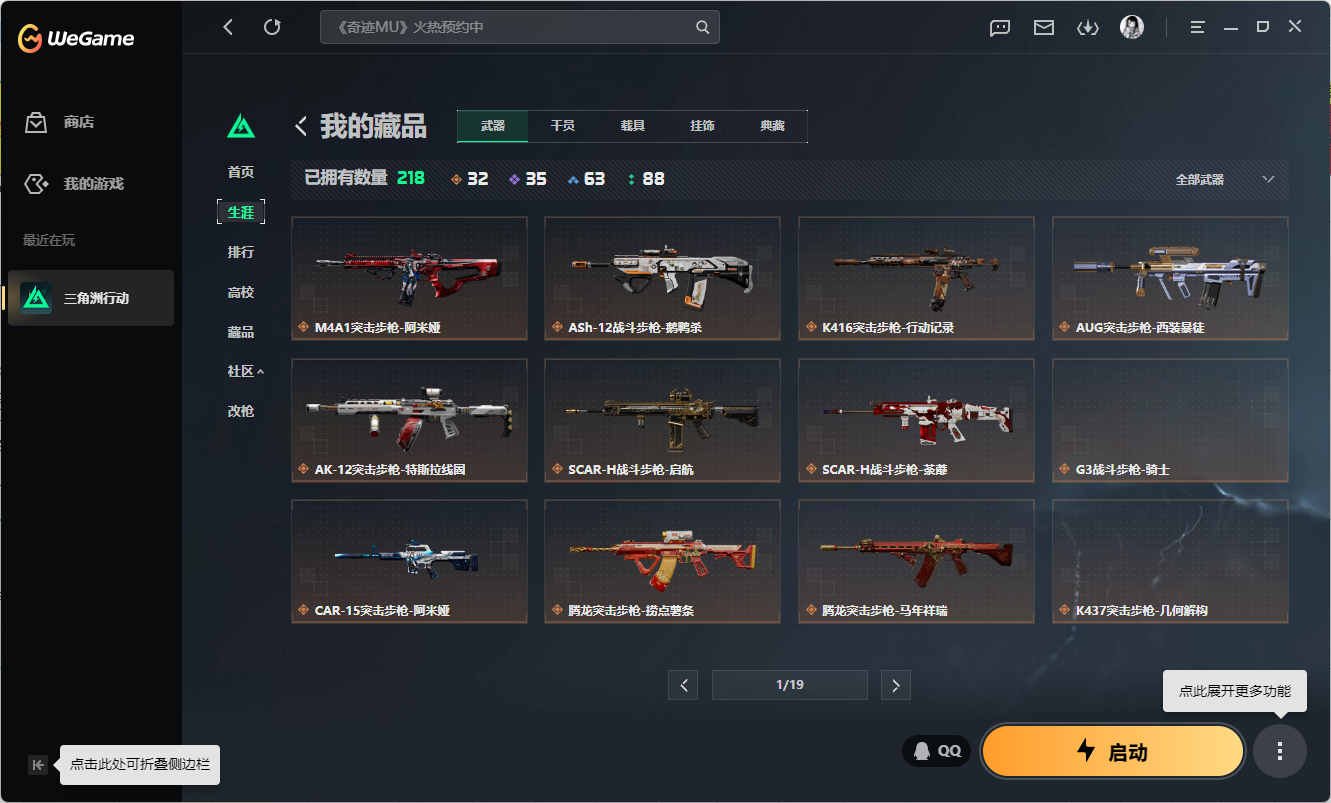Open the more functions three-dot menu

click(x=1279, y=751)
